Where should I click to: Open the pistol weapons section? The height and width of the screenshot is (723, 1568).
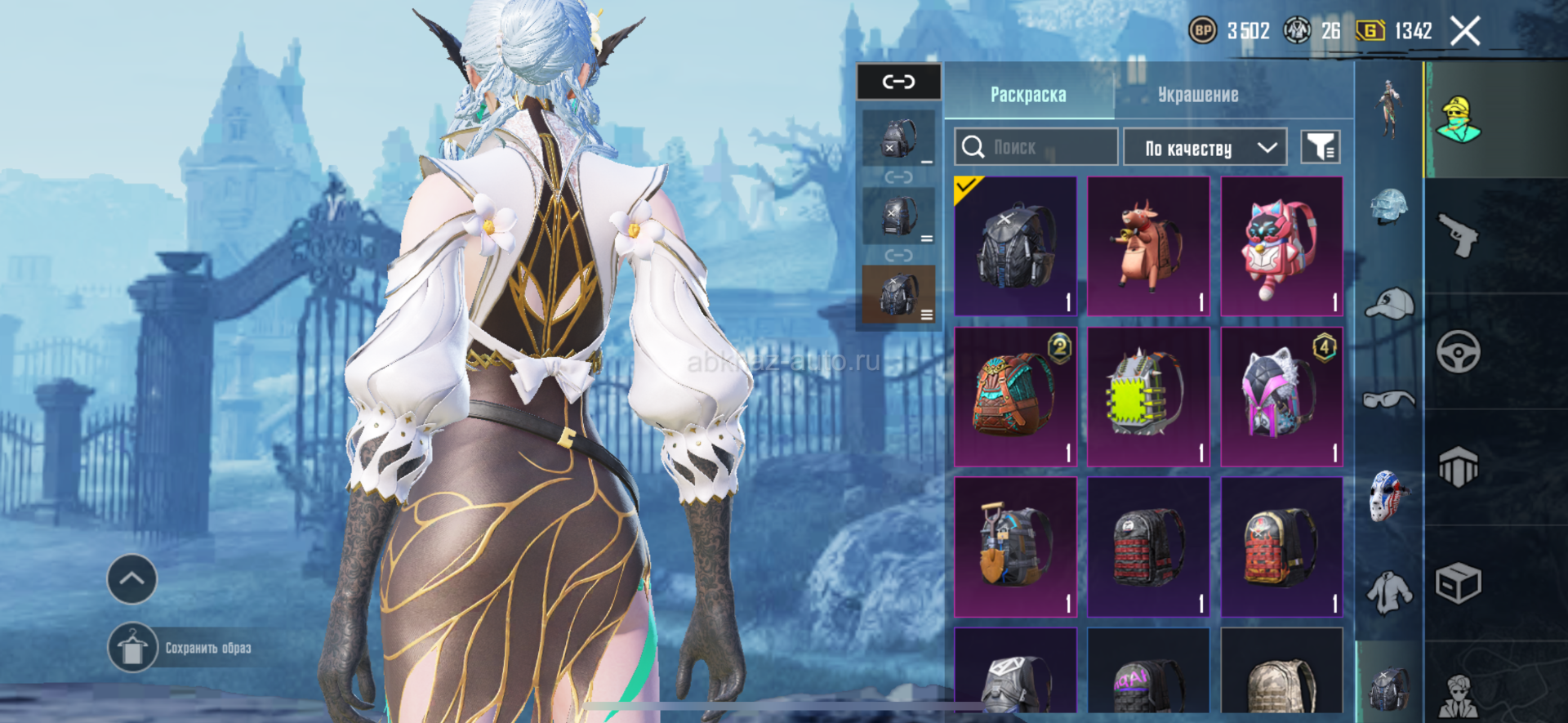click(x=1459, y=235)
